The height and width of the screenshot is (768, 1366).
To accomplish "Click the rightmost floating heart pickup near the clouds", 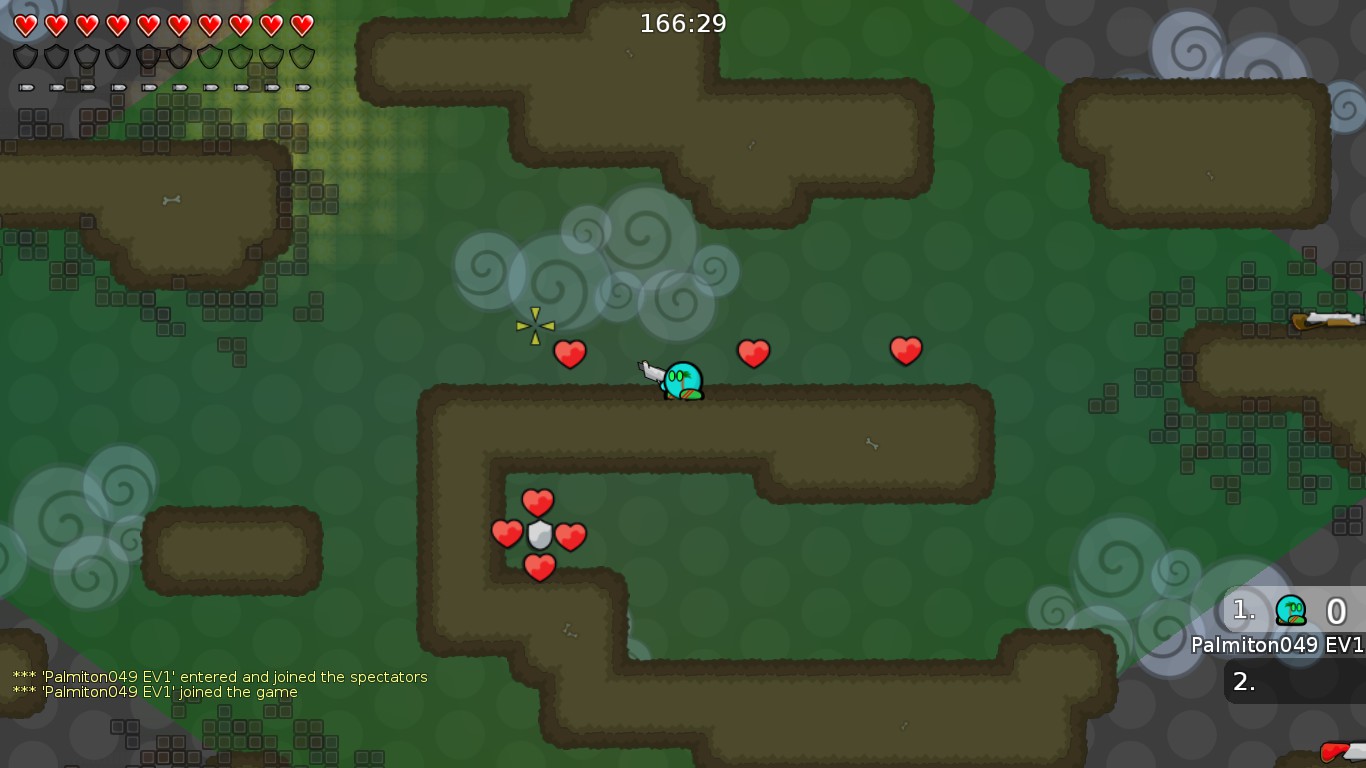I will coord(905,349).
